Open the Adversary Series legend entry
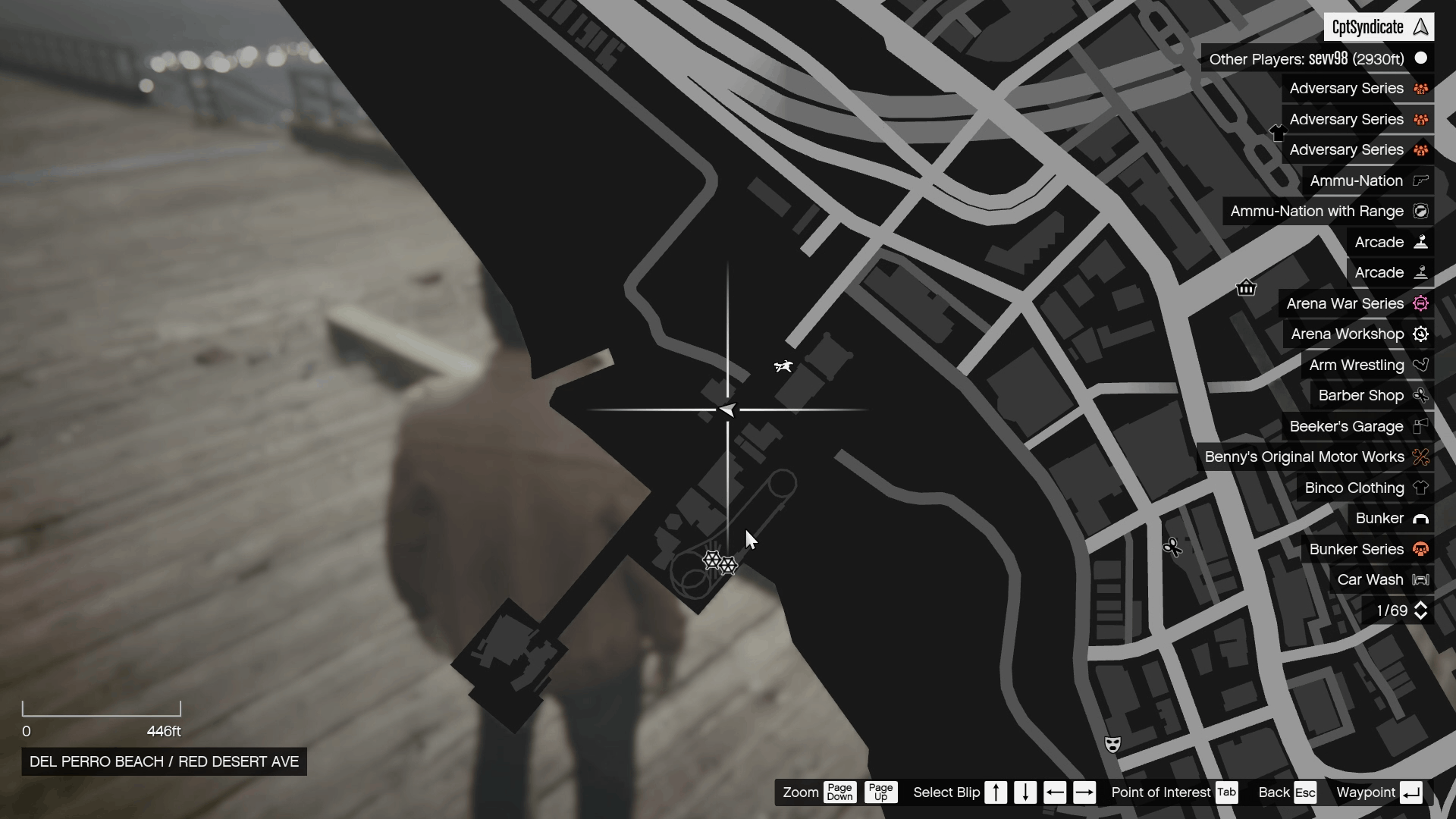Screen dimensions: 1456x819 point(1346,88)
